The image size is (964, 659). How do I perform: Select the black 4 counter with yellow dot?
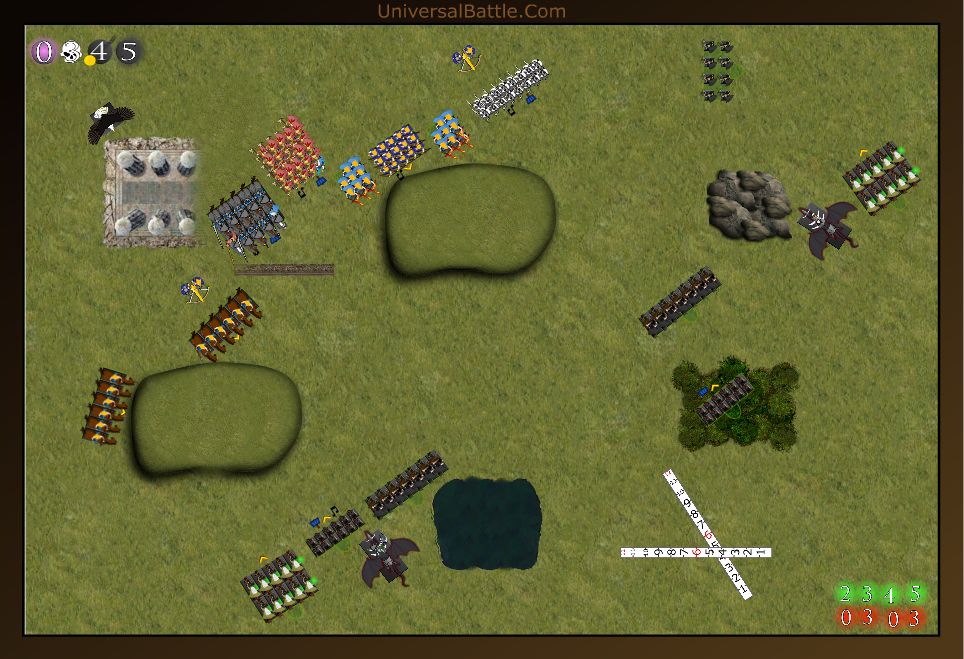click(99, 52)
